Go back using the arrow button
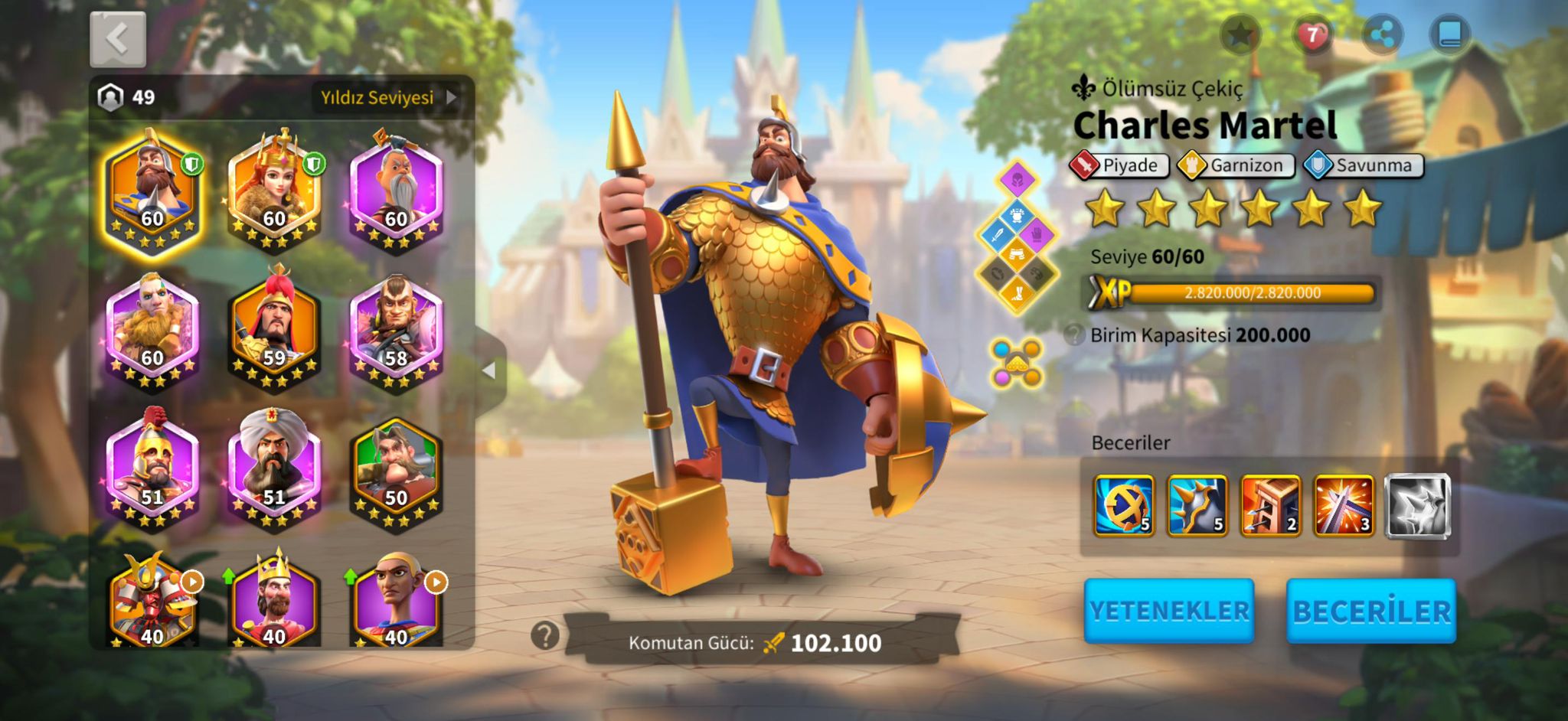The height and width of the screenshot is (721, 1568). click(117, 39)
